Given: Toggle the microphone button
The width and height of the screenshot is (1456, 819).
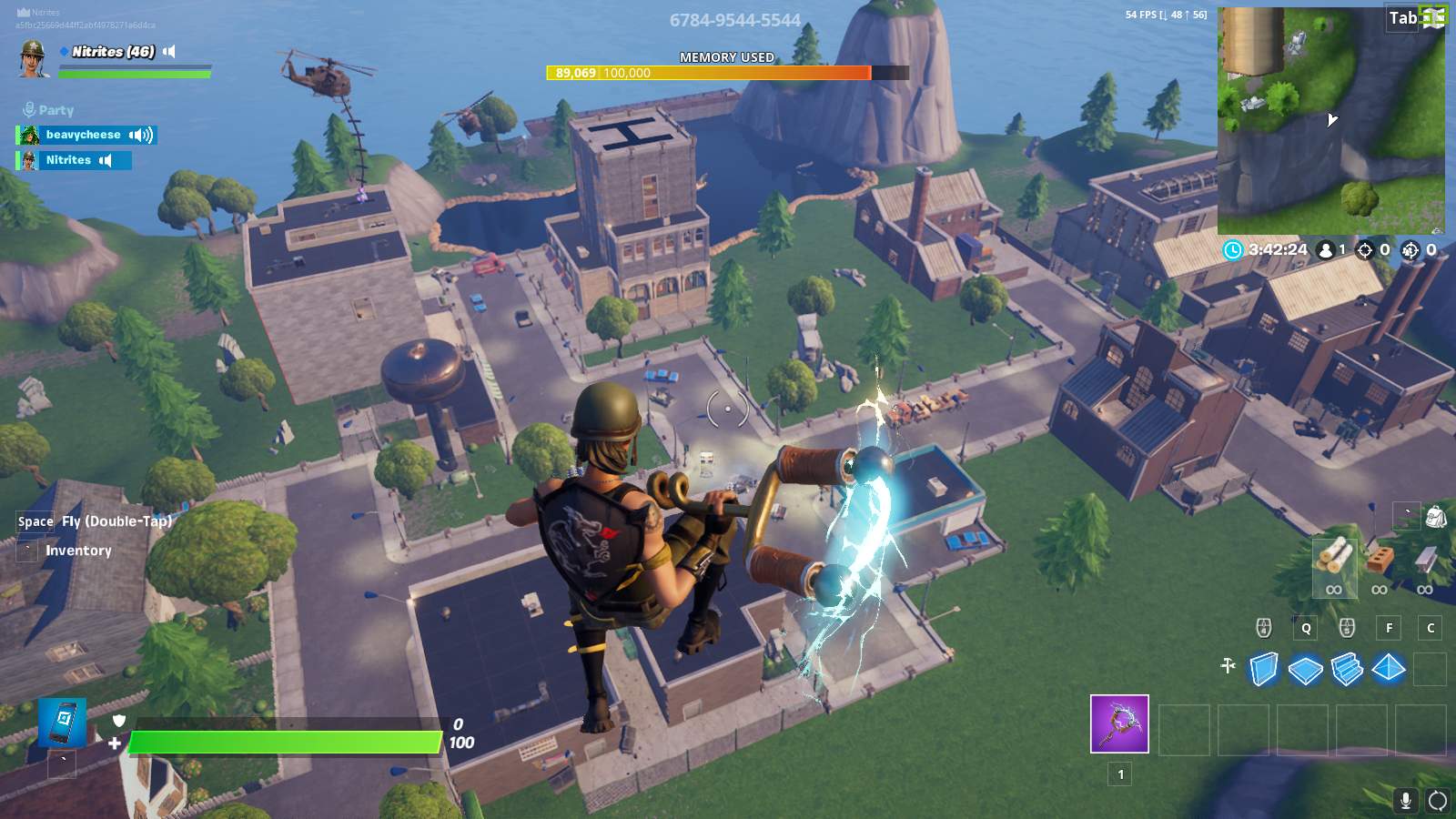Looking at the screenshot, I should (1406, 800).
